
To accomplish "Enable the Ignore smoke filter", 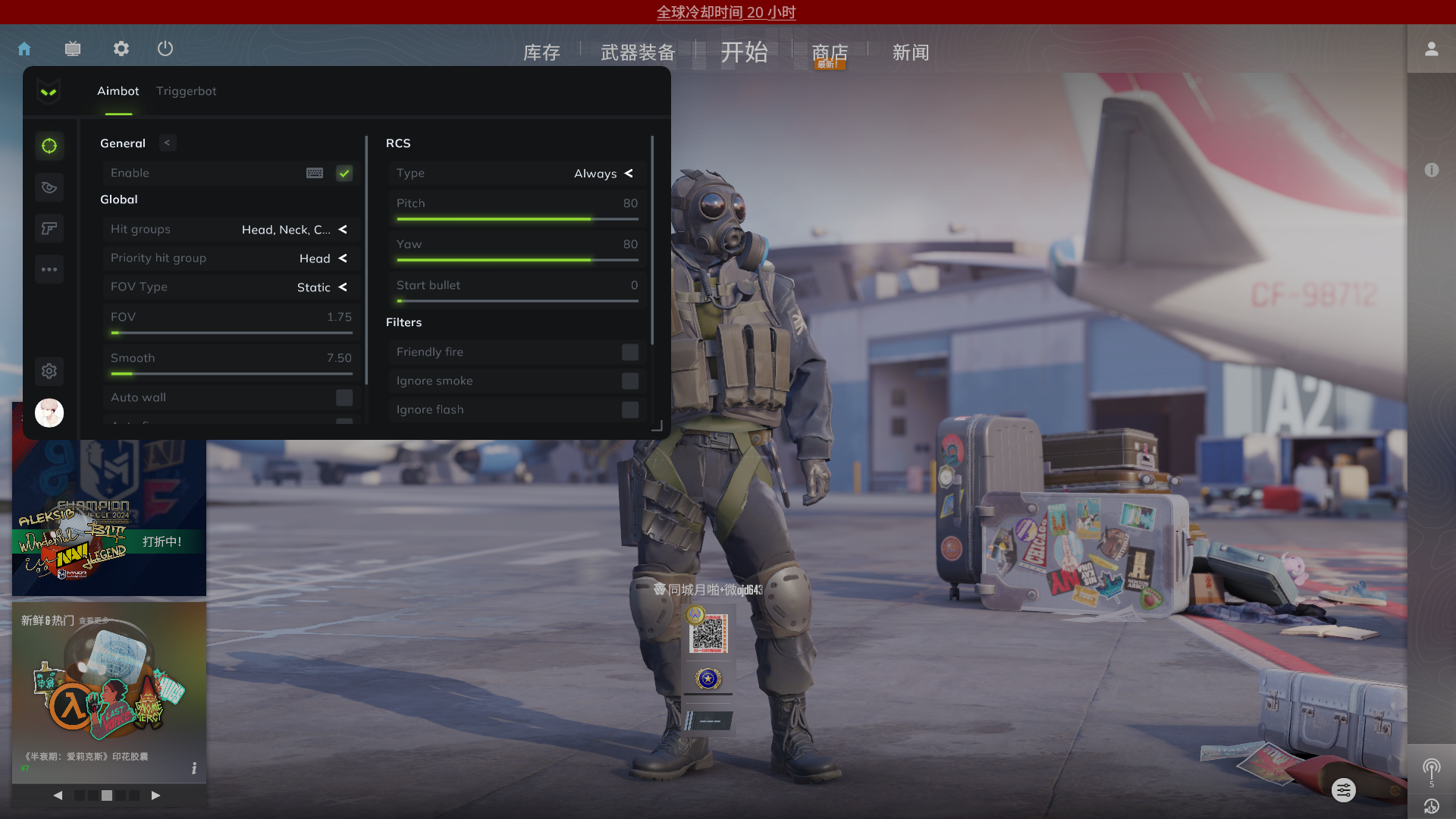I will [630, 381].
